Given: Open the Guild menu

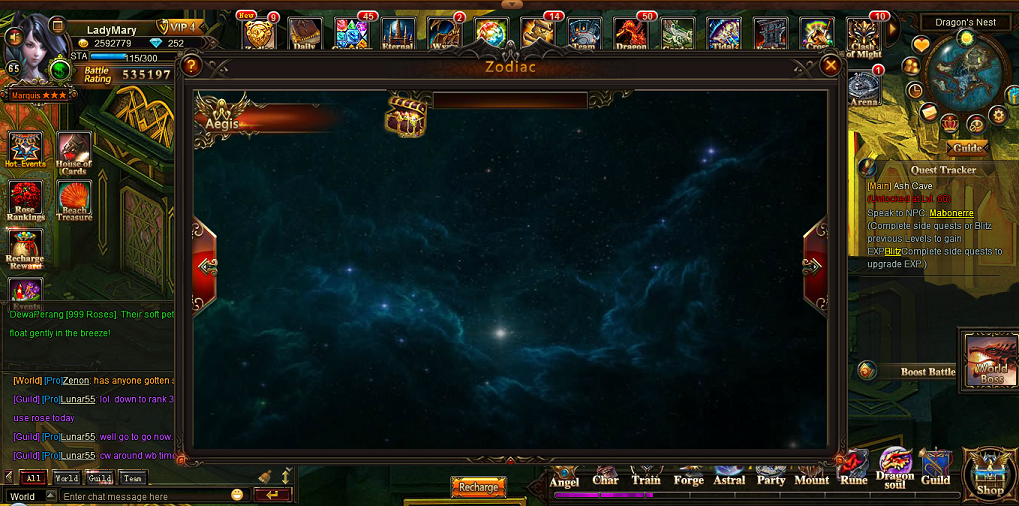Looking at the screenshot, I should tap(936, 467).
